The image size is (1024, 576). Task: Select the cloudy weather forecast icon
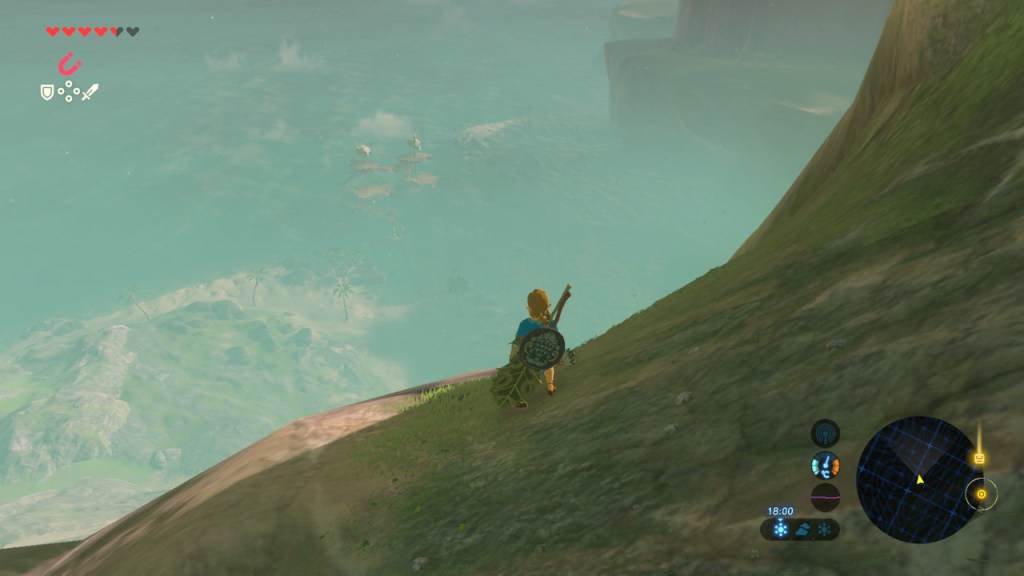pos(802,530)
